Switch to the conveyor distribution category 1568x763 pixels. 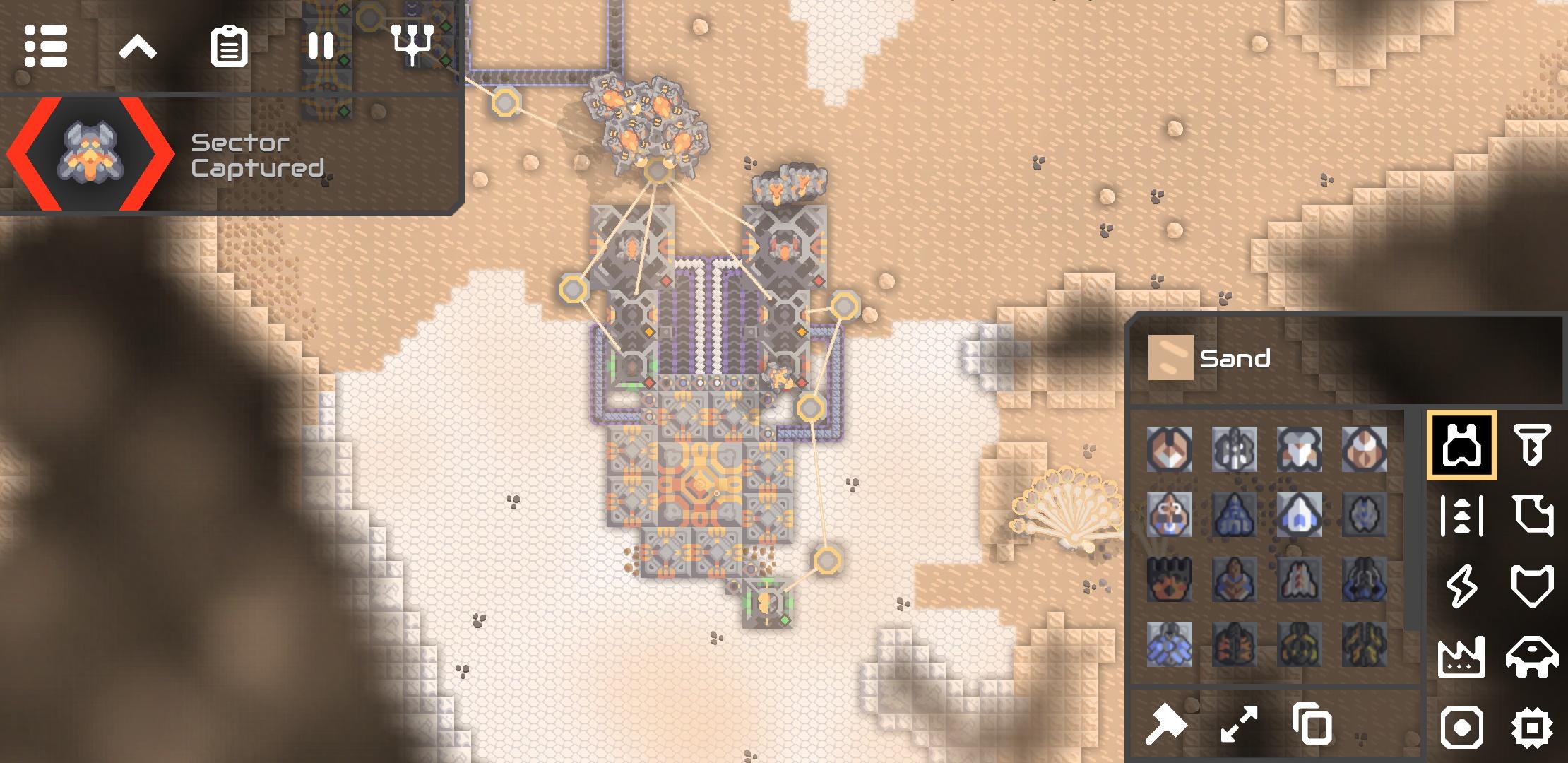[x=1461, y=516]
